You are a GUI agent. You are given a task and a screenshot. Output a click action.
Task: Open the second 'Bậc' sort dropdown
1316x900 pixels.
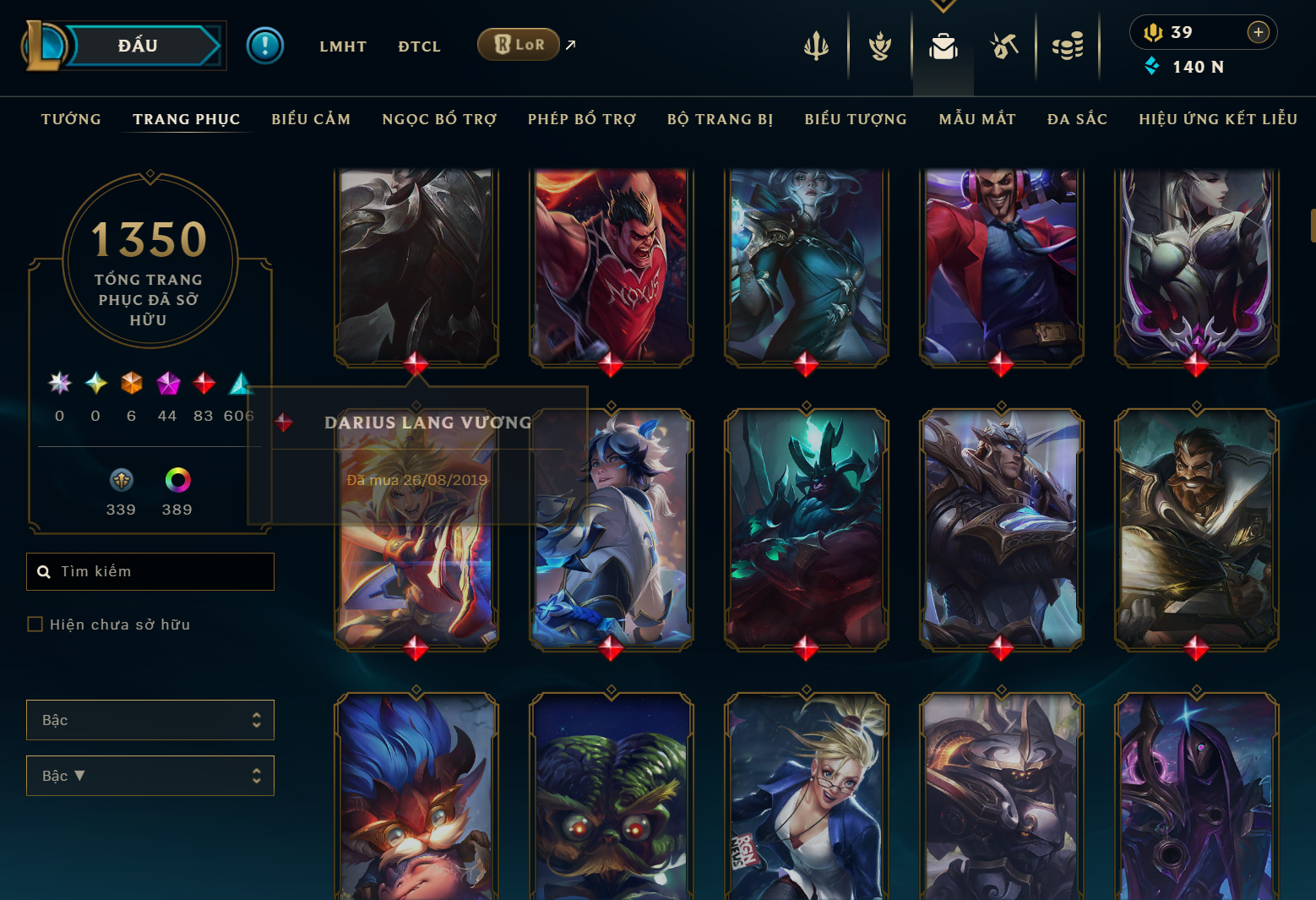tap(150, 775)
